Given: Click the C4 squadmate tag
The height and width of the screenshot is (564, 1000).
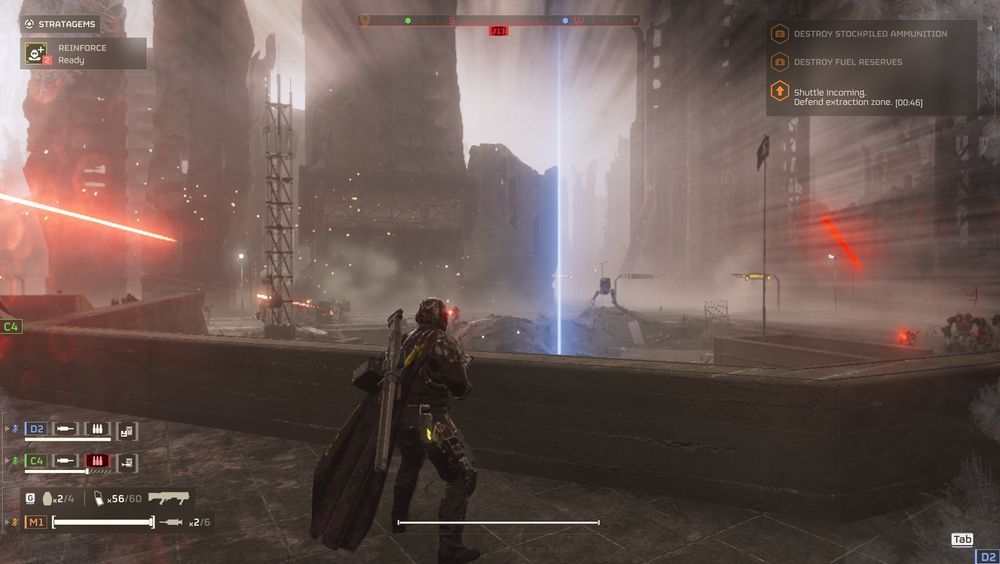Looking at the screenshot, I should click(x=36, y=461).
